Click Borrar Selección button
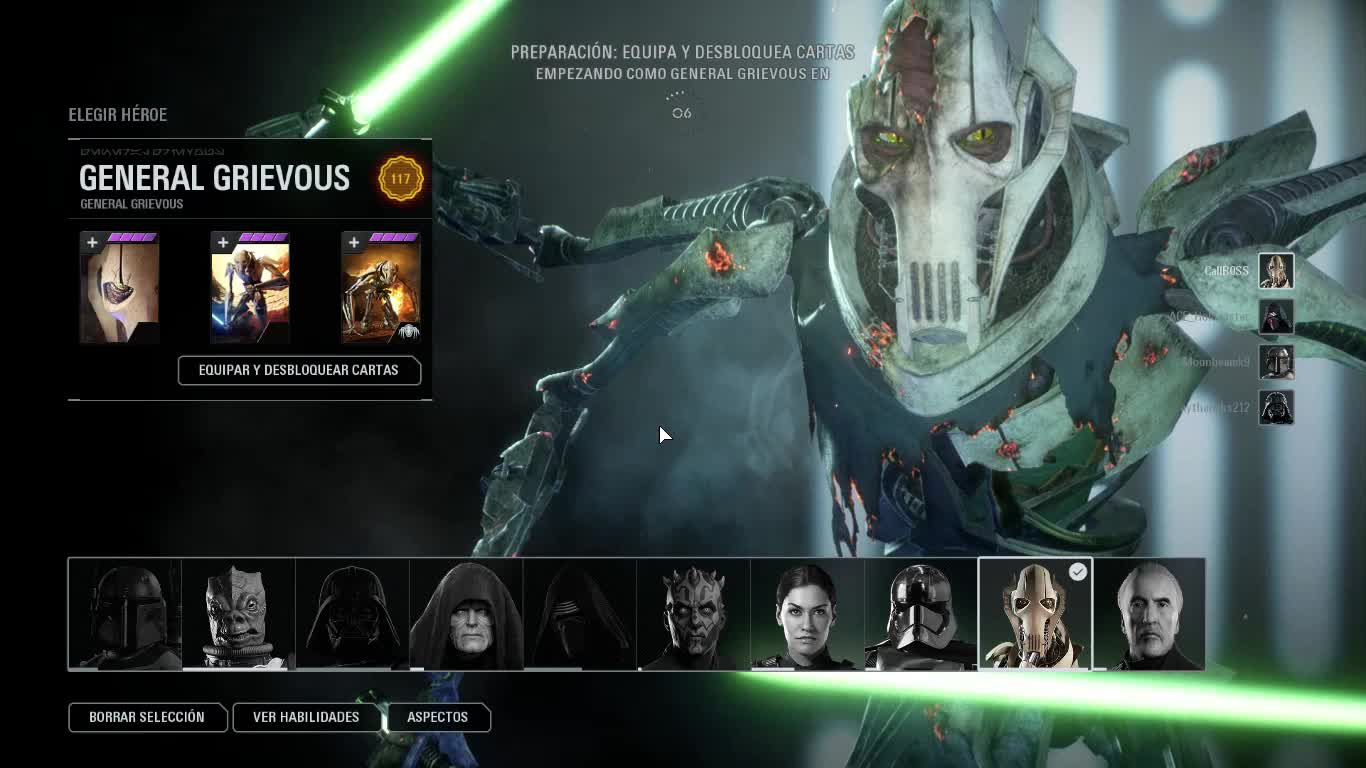1366x768 pixels. click(146, 717)
